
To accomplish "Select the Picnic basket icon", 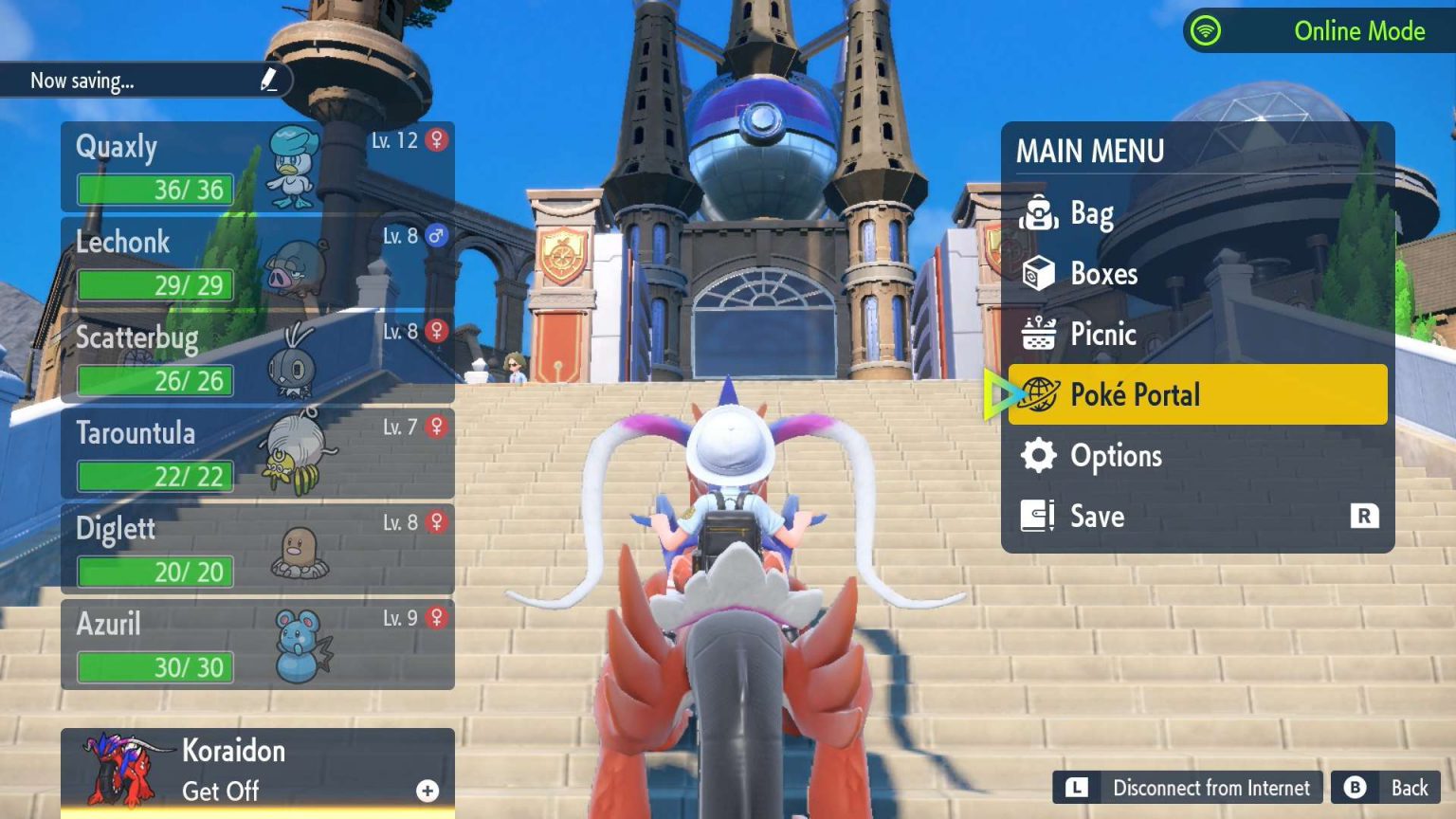I will (1040, 335).
